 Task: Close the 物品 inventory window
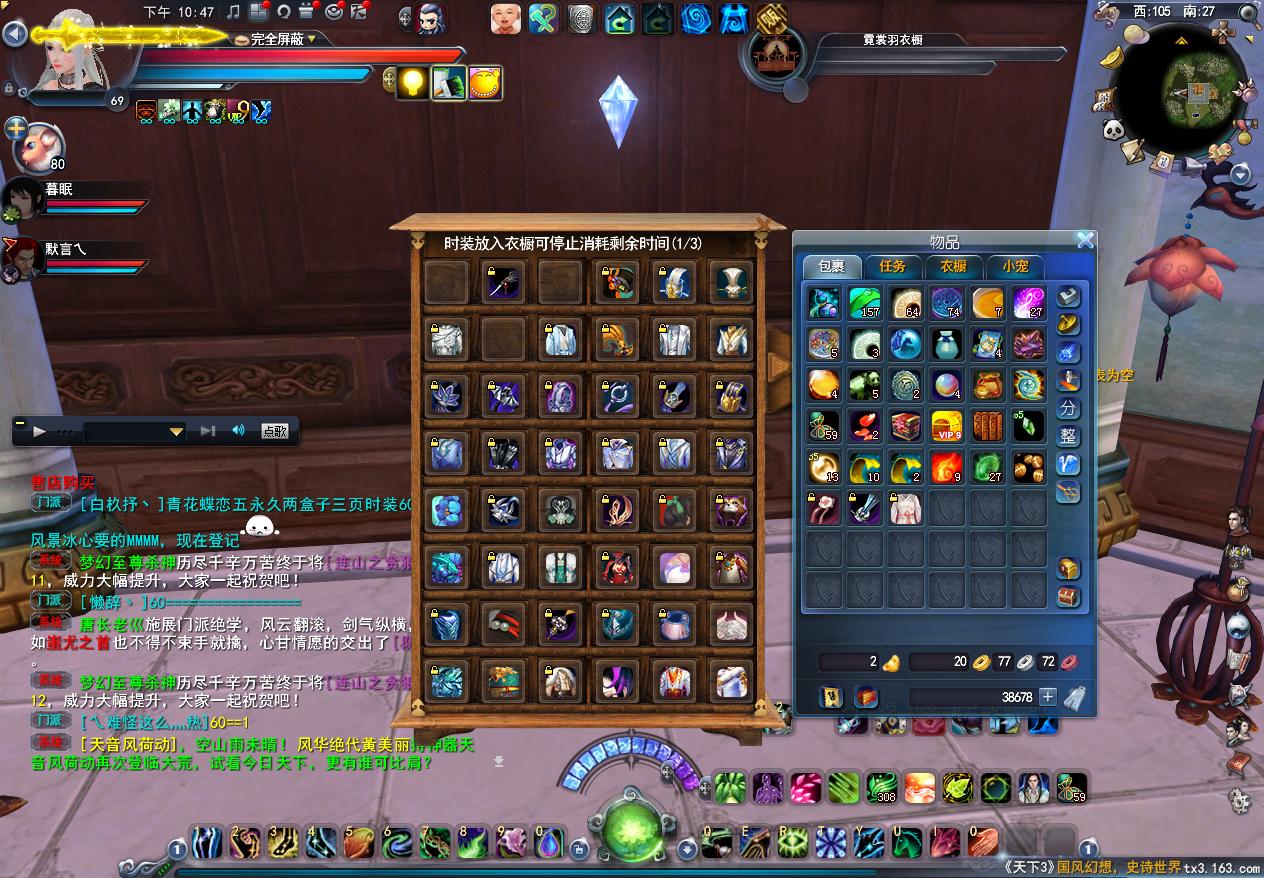coord(1084,240)
